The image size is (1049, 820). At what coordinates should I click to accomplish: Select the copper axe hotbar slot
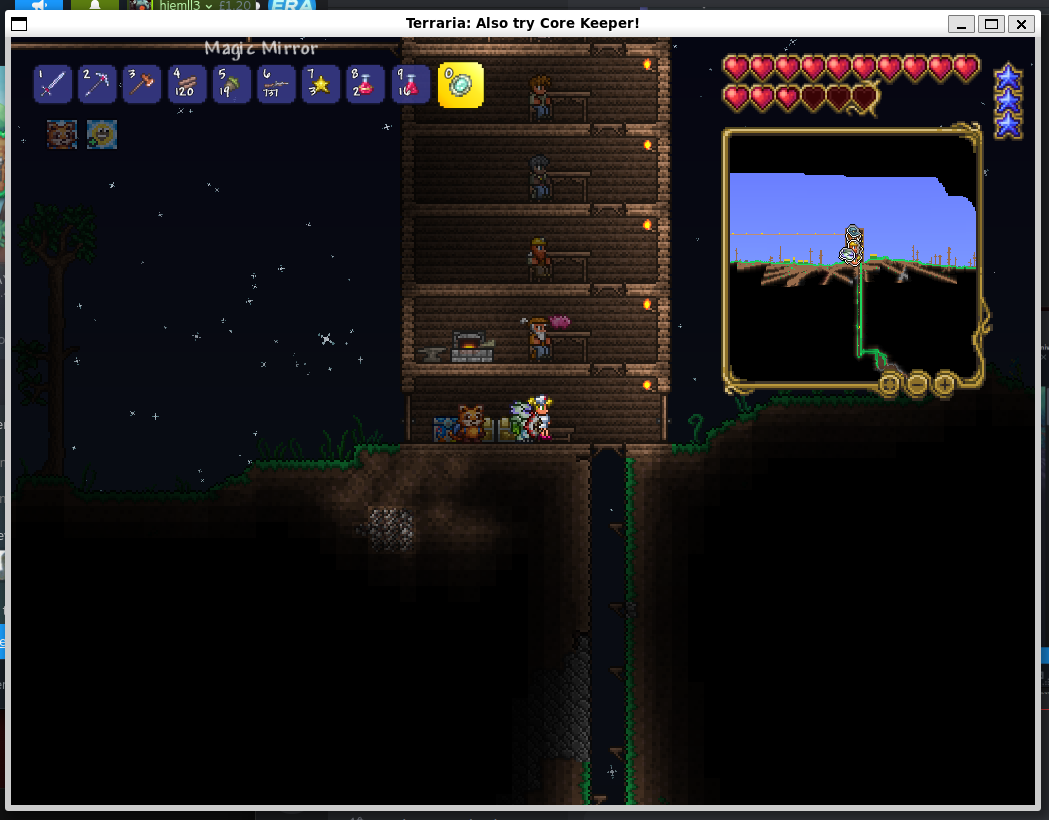[x=142, y=85]
